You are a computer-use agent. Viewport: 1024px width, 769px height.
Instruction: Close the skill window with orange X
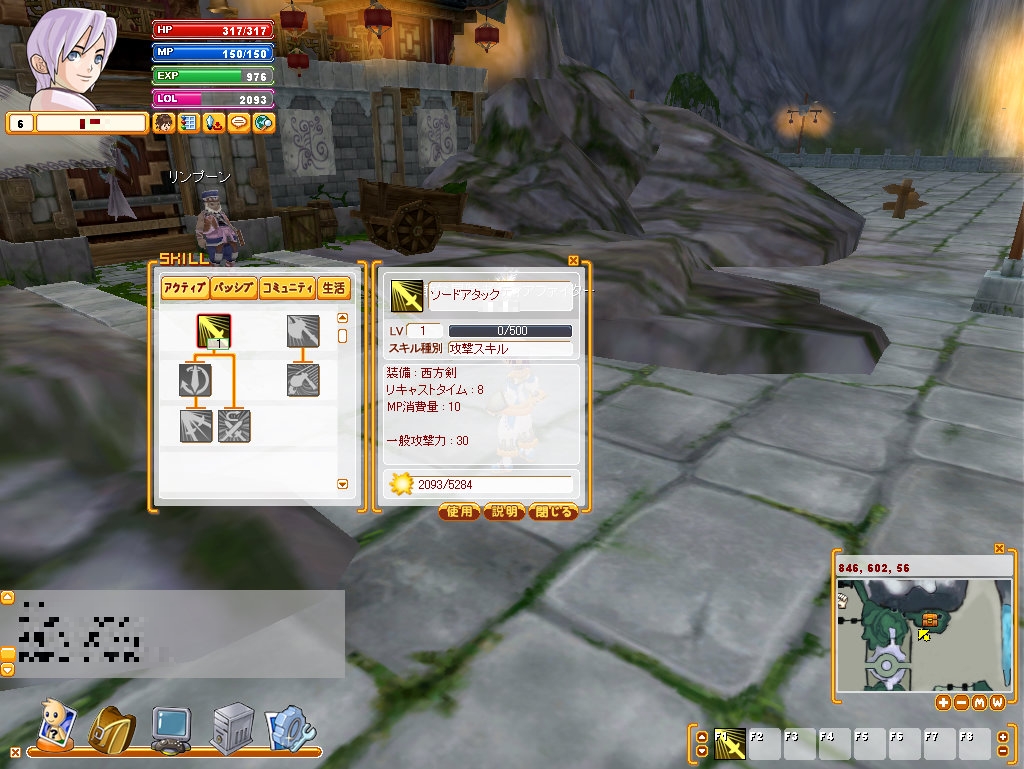(x=573, y=261)
